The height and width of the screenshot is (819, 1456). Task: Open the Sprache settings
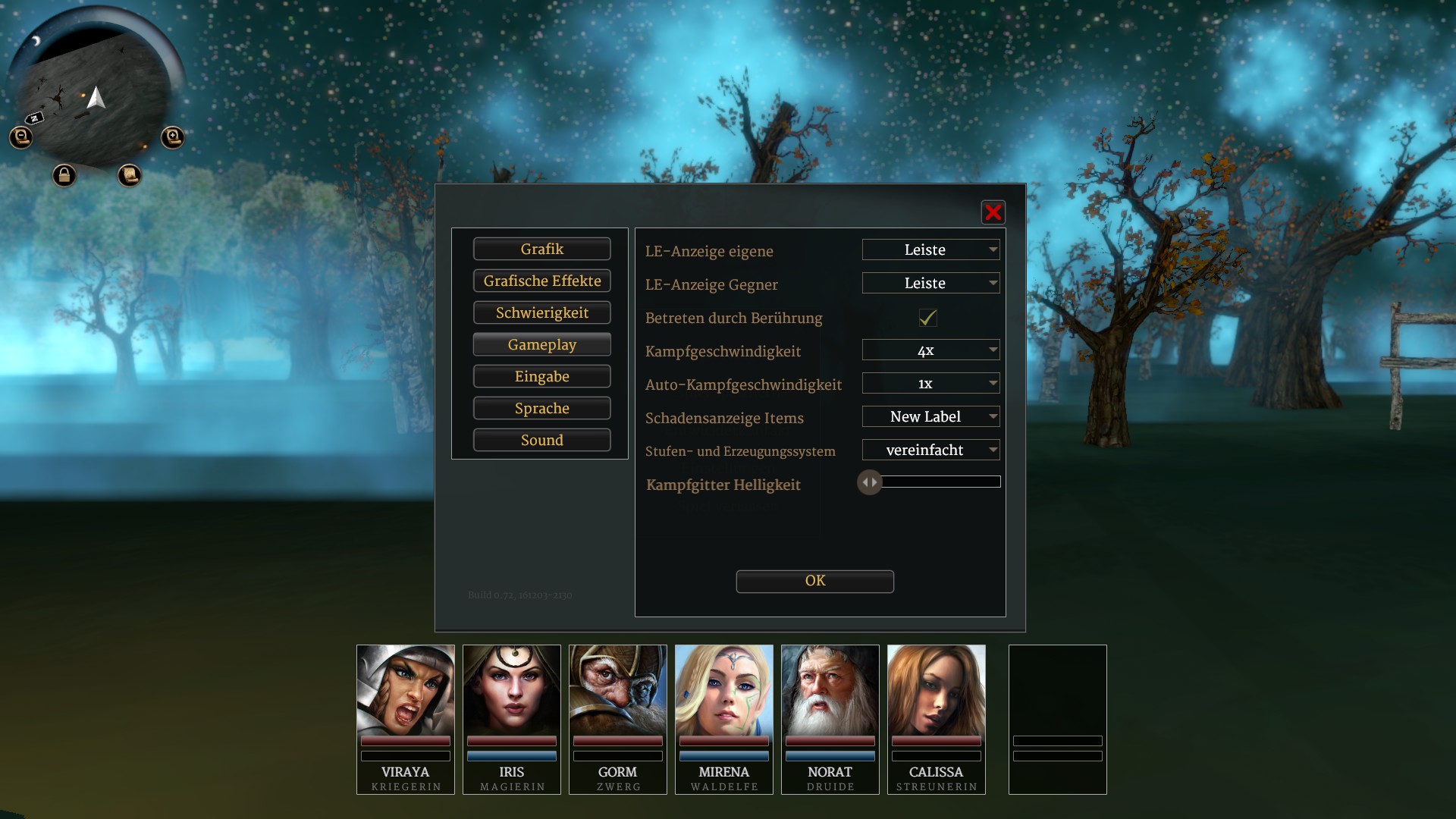click(541, 409)
